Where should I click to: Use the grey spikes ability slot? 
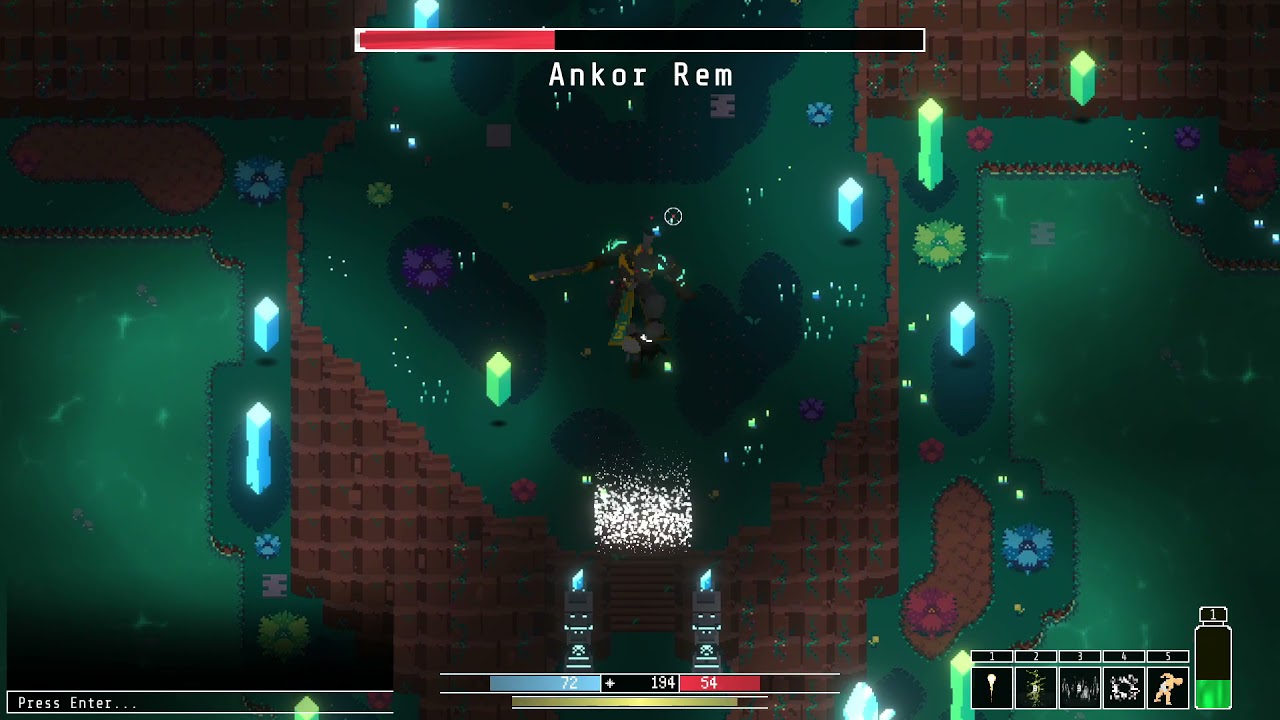tap(1080, 688)
